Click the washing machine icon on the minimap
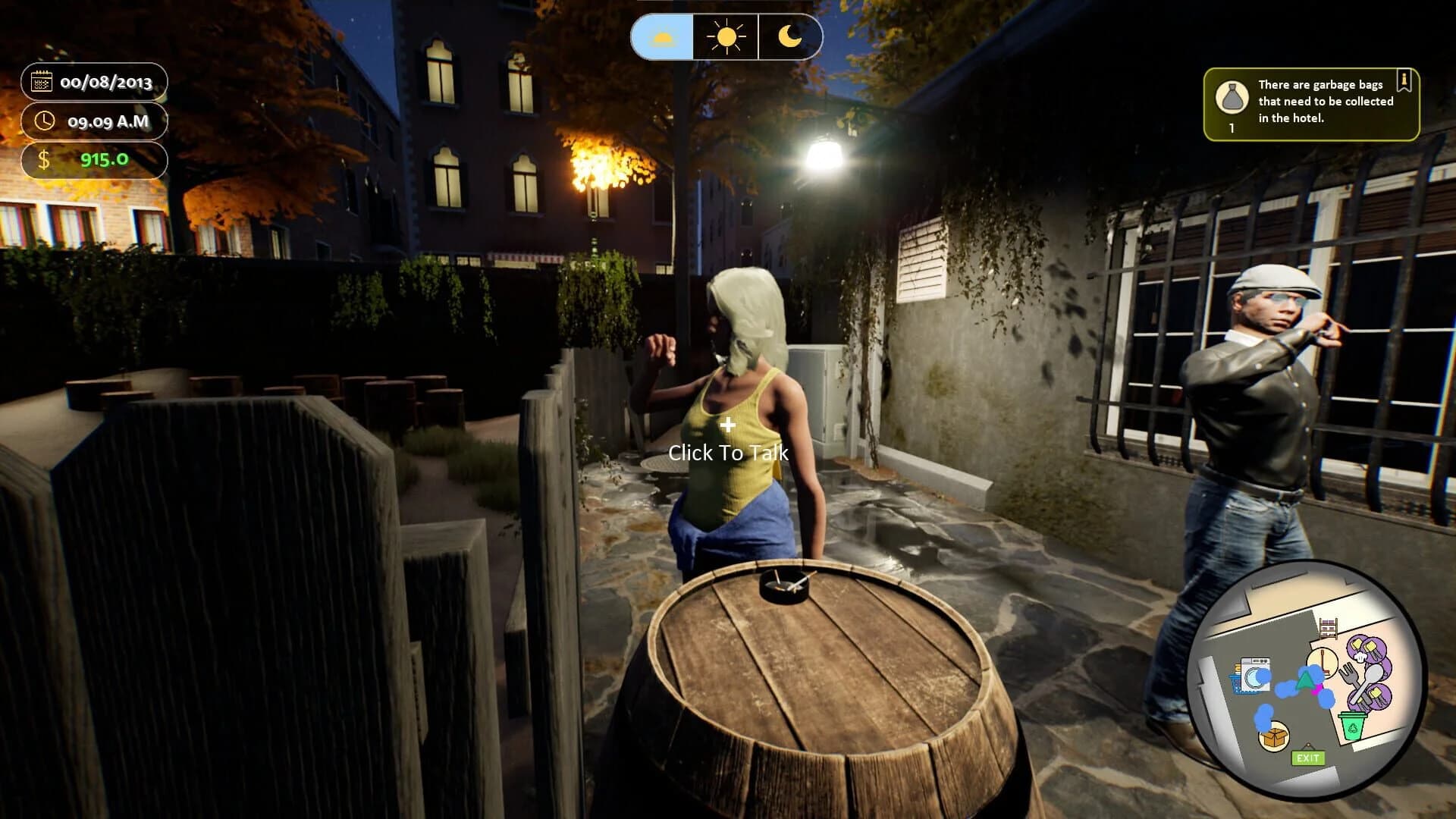Screen dimensions: 1456x819 tap(1255, 674)
